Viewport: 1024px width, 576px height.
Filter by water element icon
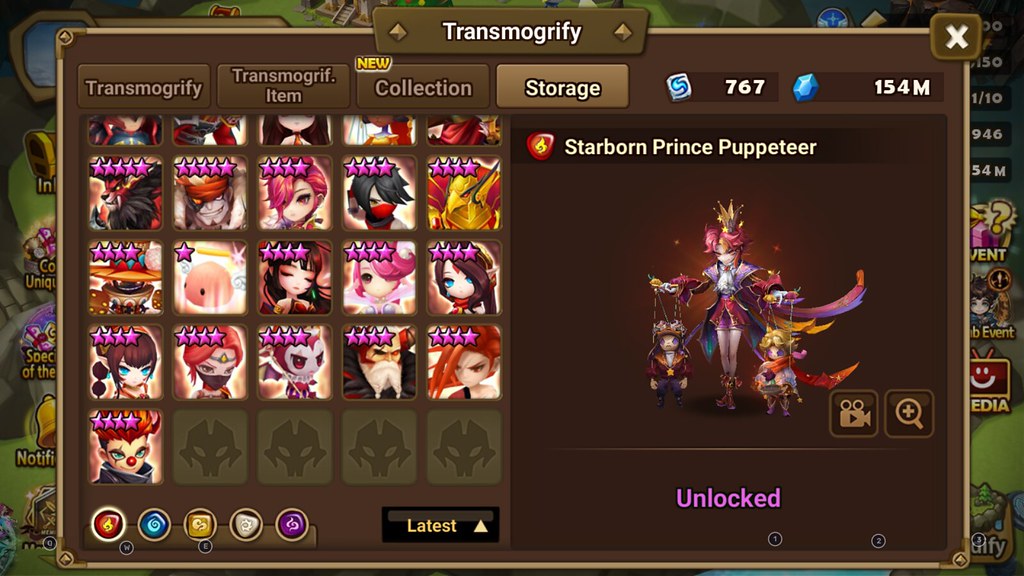coord(154,523)
